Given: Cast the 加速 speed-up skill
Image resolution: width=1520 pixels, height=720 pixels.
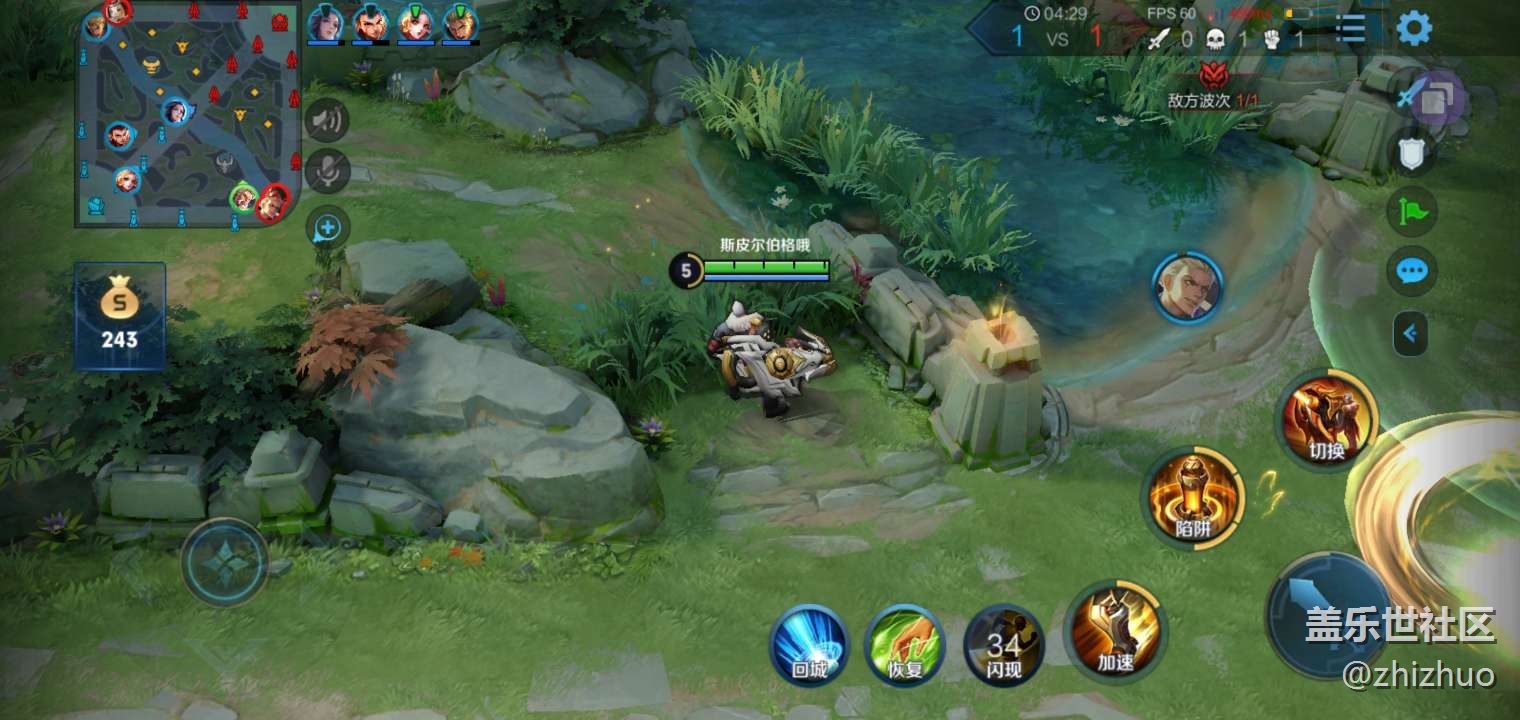Looking at the screenshot, I should point(1115,630).
